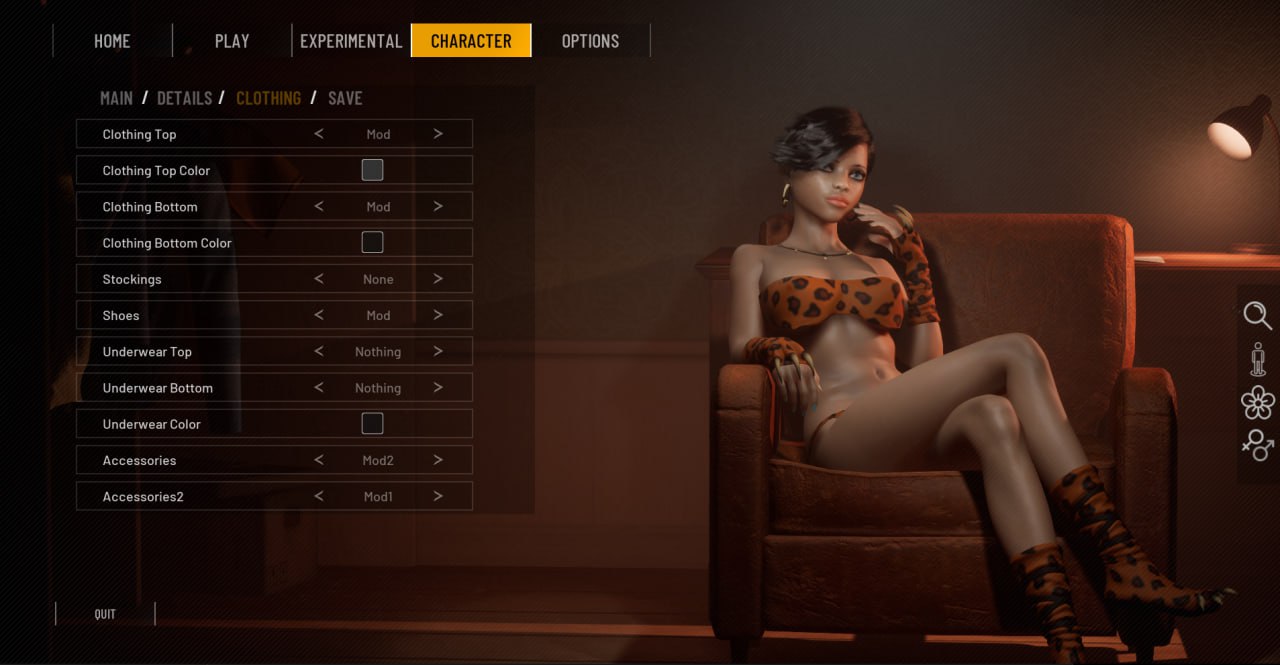Click next arrow for Clothing Top

438,134
